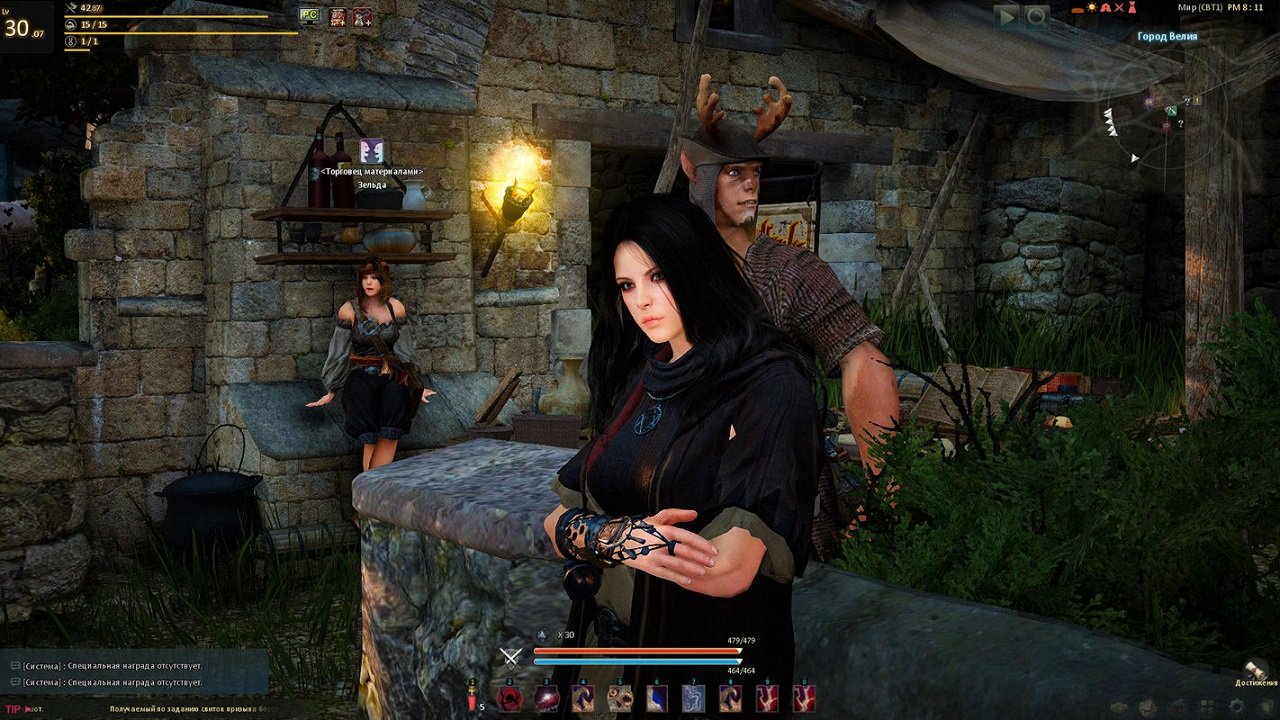Viewport: 1280px width, 720px height.
Task: Open the settings gear in the bottom-right corner
Action: pos(1236,705)
